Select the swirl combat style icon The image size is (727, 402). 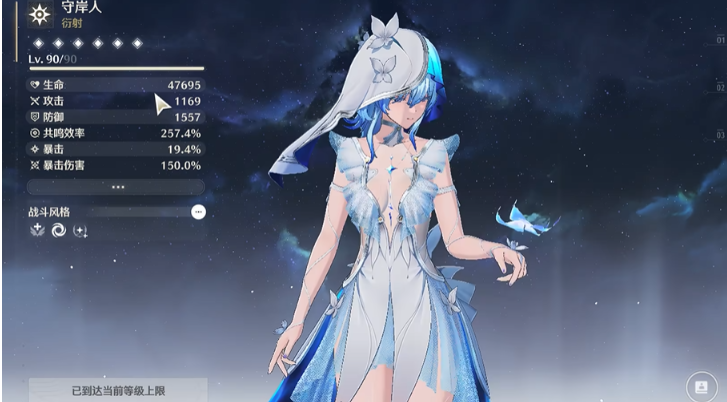coord(58,230)
